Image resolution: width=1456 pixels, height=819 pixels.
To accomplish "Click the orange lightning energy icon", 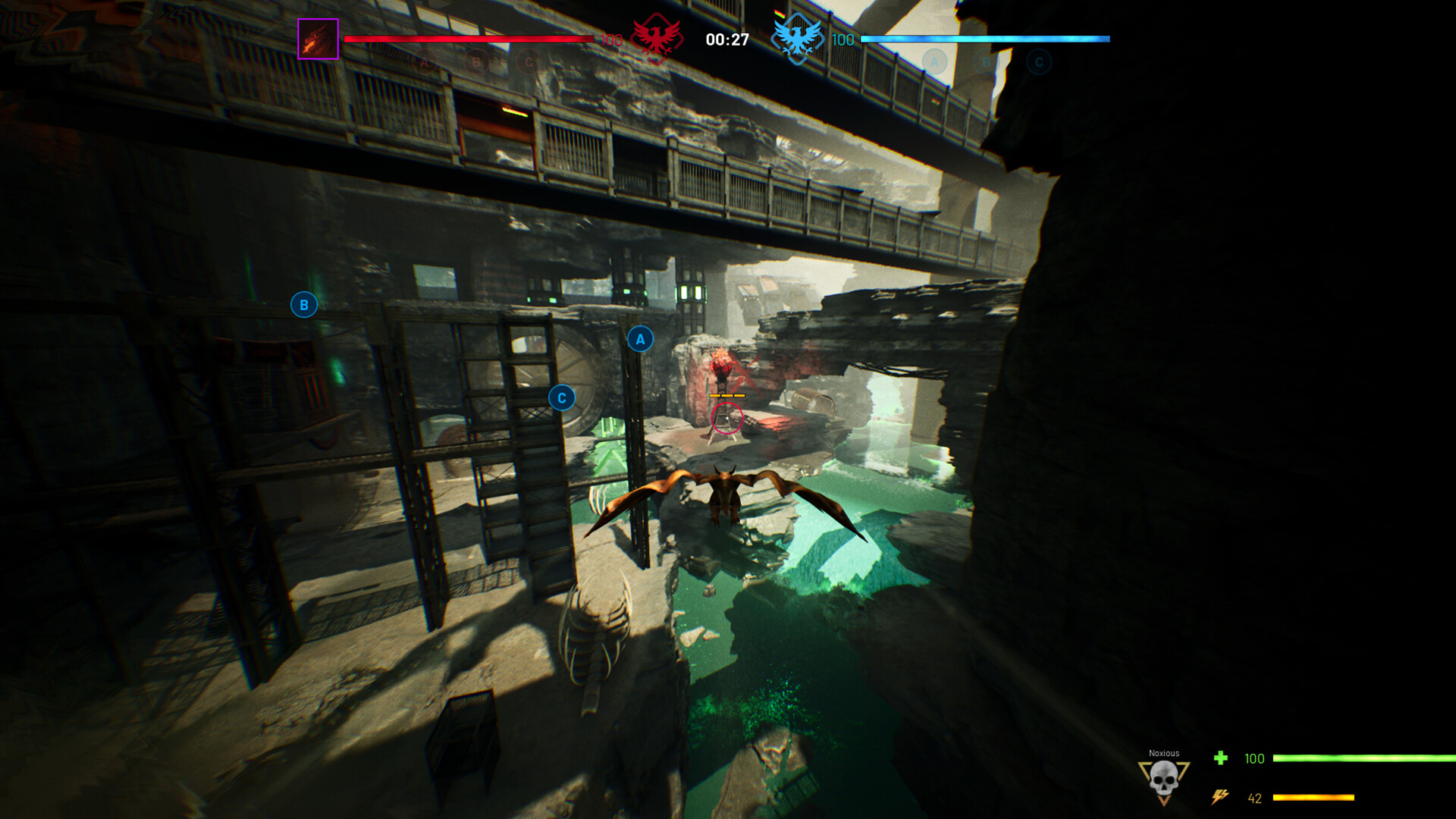I will tap(1219, 797).
